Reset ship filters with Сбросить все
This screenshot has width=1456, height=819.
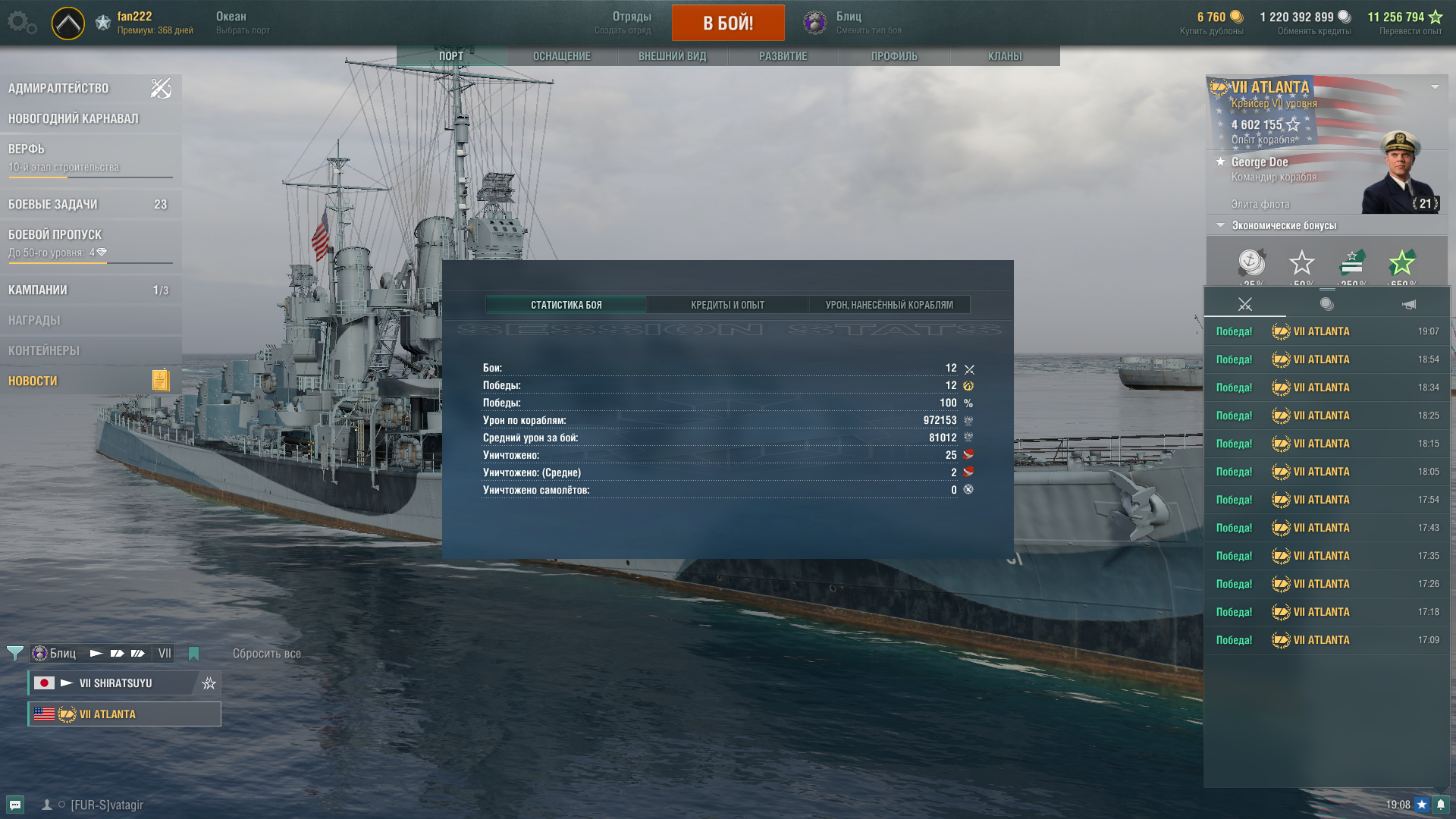266,654
